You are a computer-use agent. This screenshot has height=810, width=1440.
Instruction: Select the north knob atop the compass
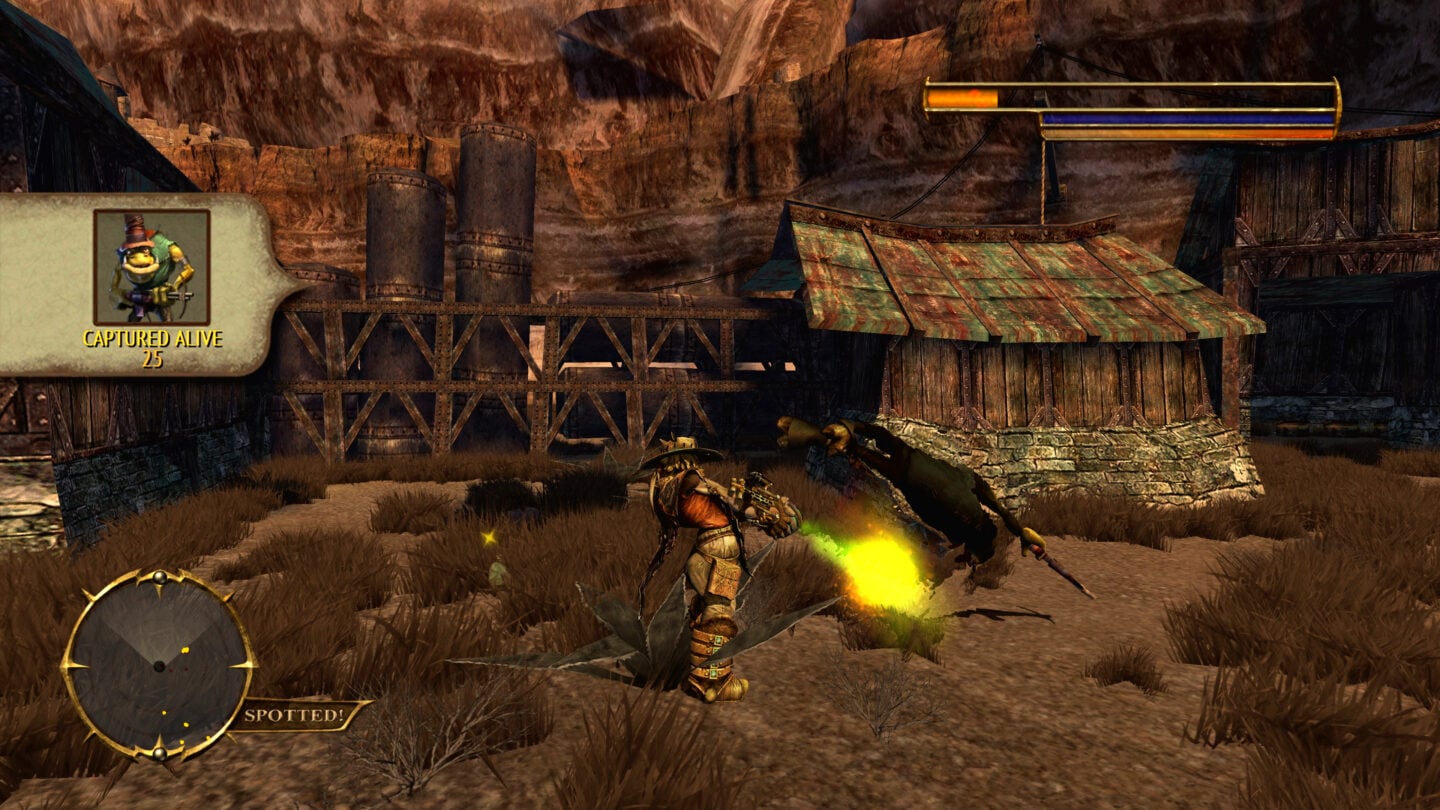159,576
